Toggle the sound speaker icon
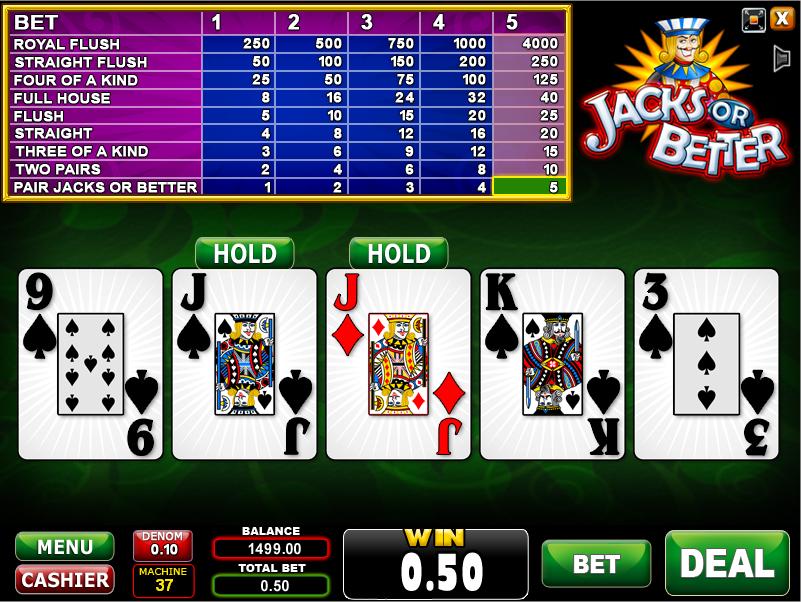Viewport: 801px width, 602px height. [781, 59]
